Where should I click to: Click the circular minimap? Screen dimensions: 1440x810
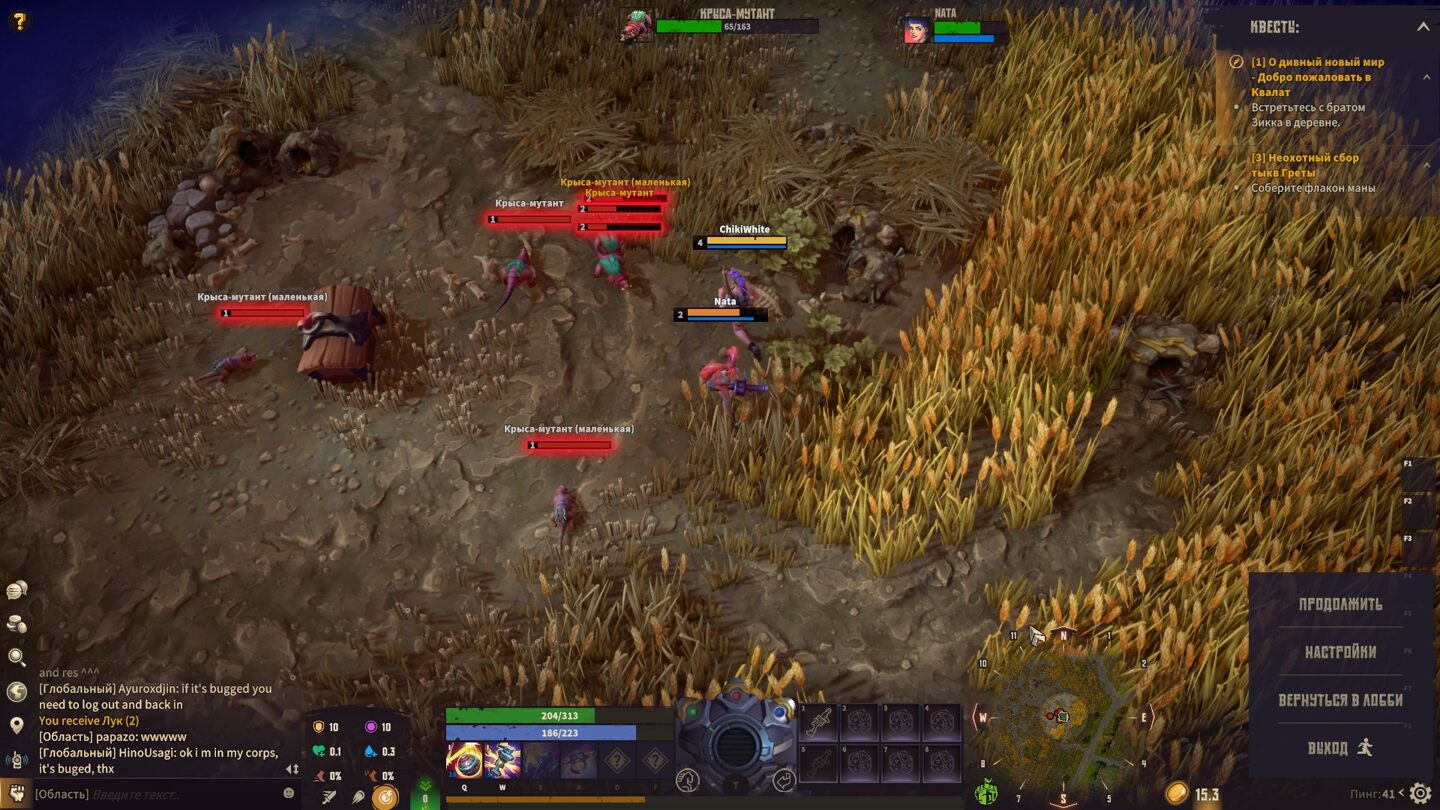pos(1062,715)
